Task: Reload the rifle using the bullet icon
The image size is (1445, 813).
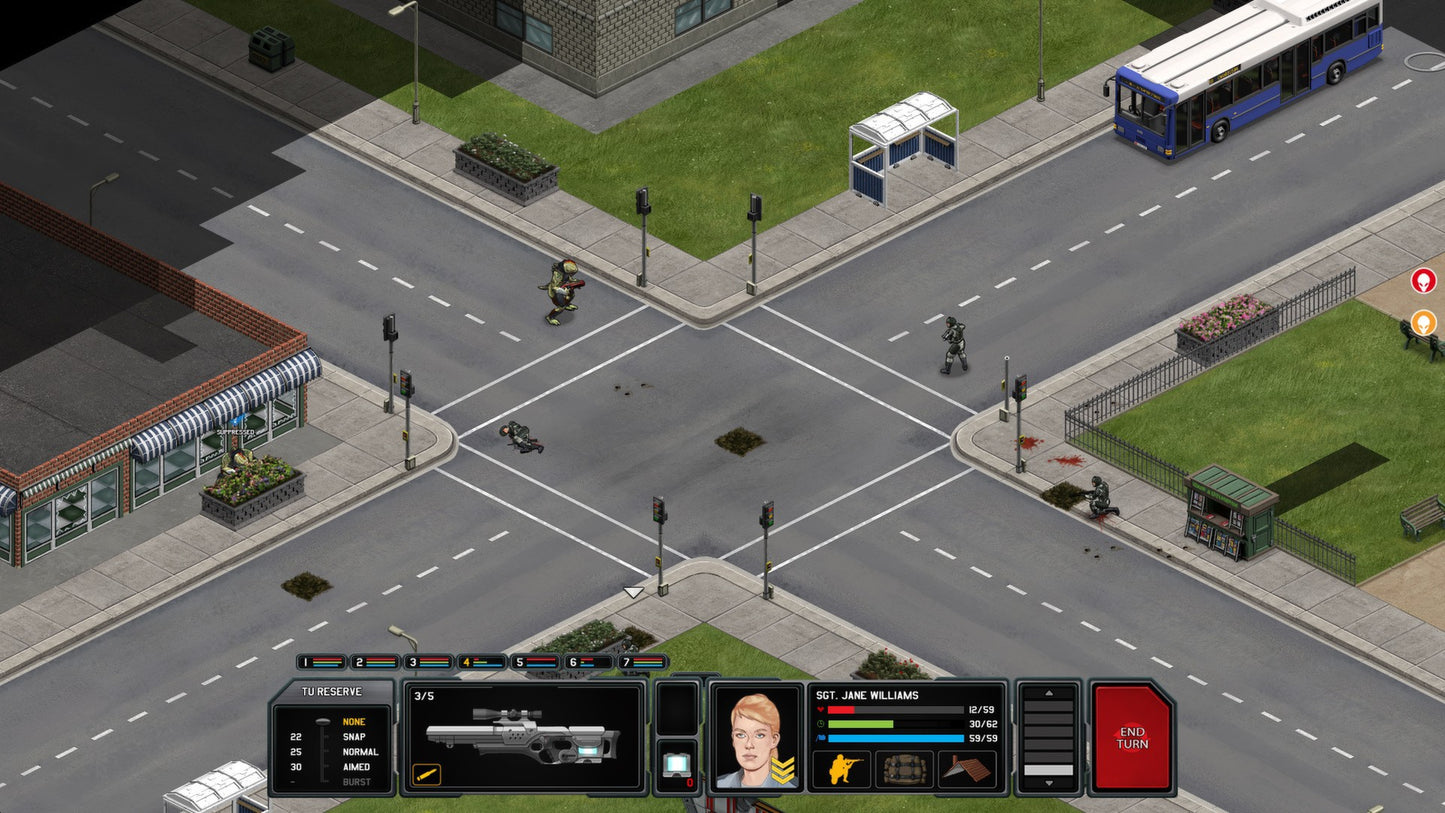Action: [x=426, y=775]
